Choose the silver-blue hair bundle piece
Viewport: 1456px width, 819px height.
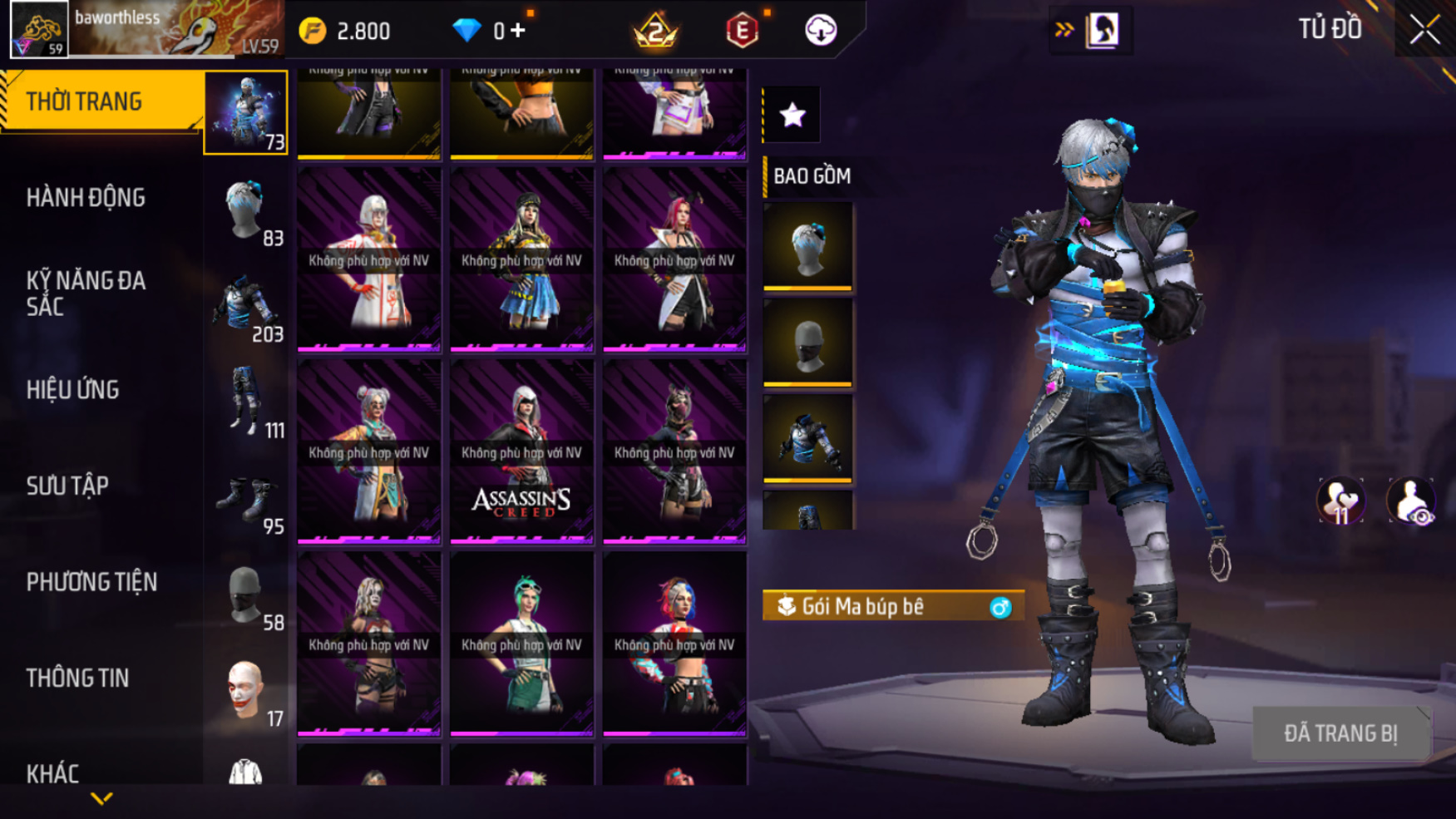click(x=807, y=247)
